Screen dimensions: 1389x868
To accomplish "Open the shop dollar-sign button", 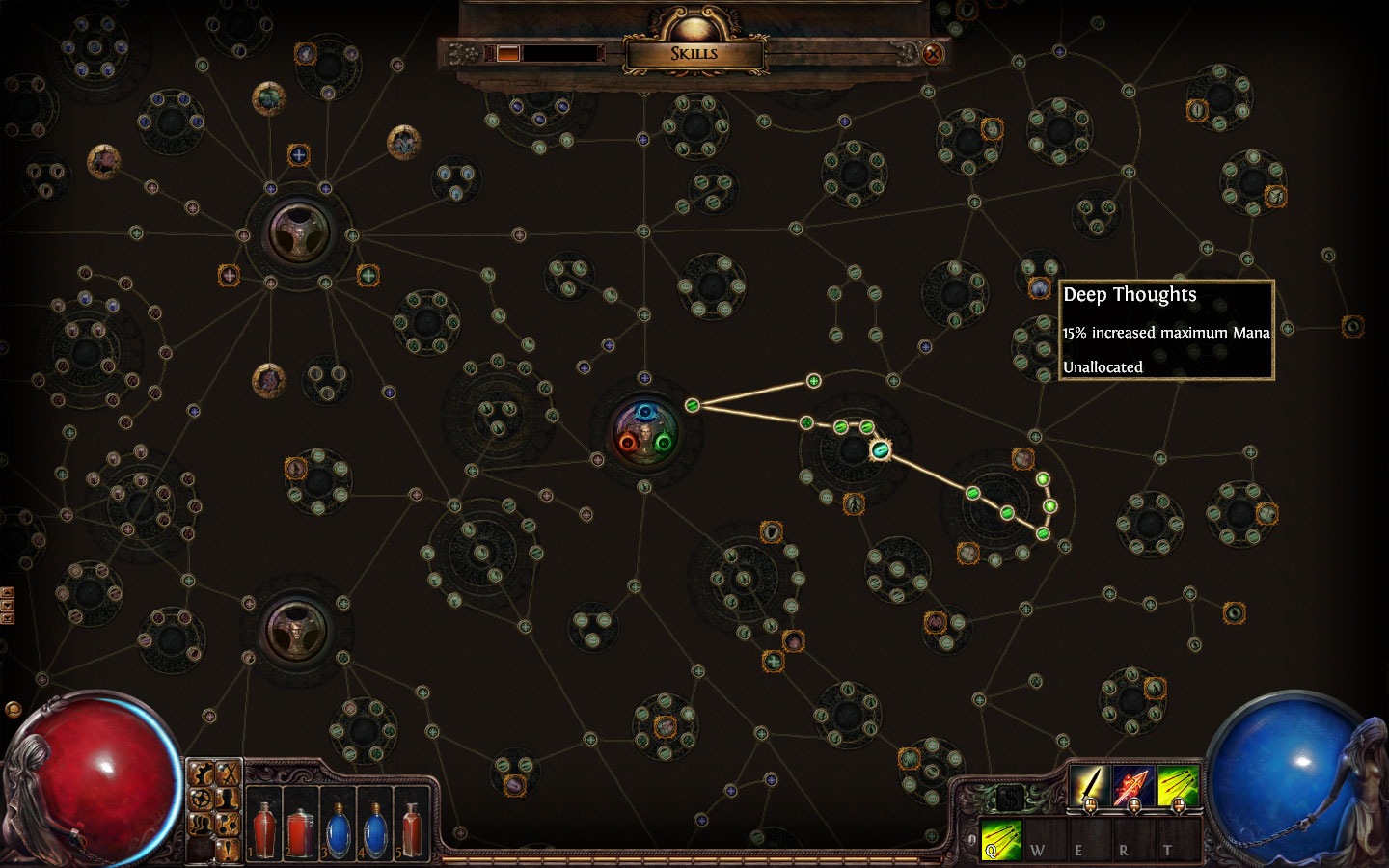I will click(1009, 799).
